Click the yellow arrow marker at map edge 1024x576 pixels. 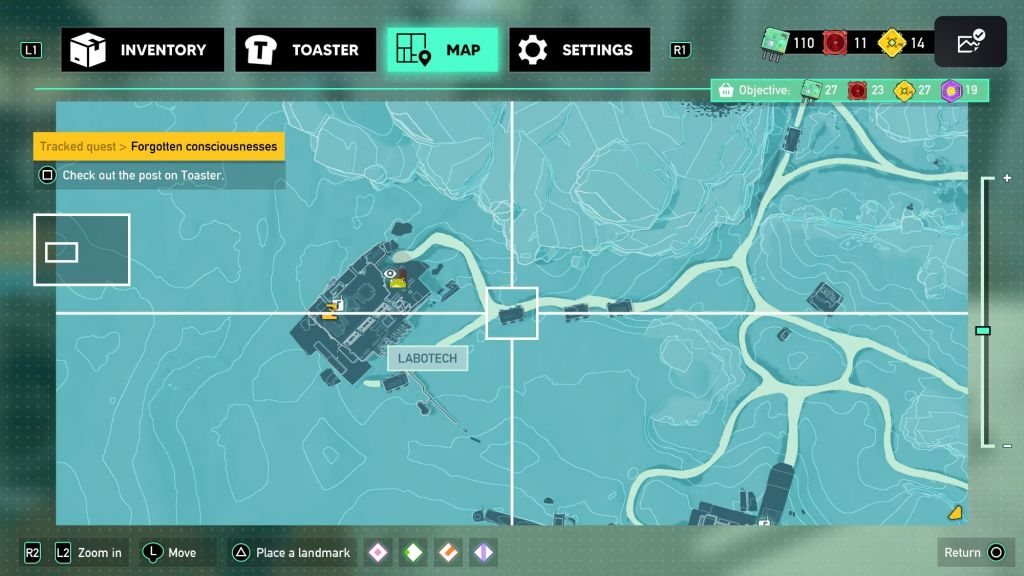(x=955, y=512)
